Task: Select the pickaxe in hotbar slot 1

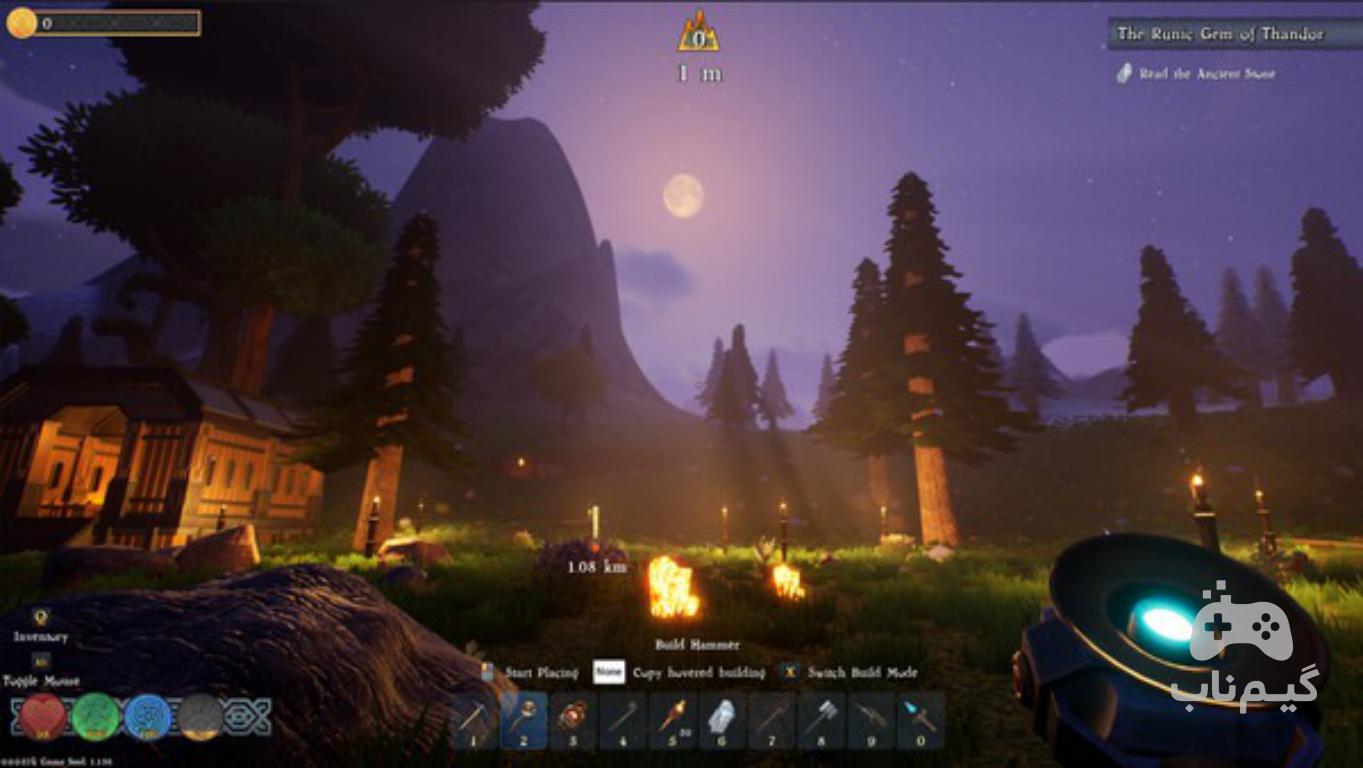Action: coord(475,720)
